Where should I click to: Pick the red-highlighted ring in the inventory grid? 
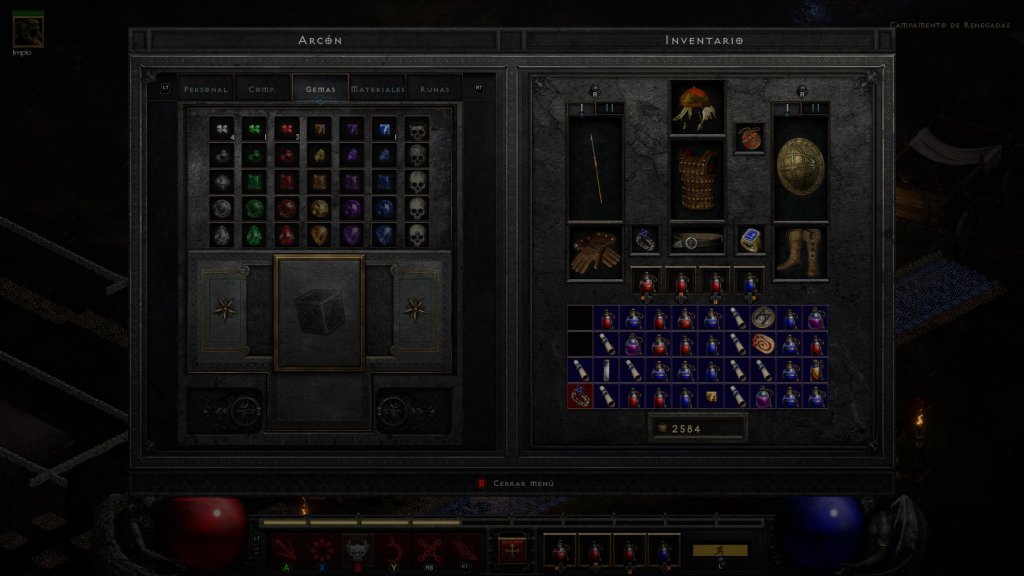(x=580, y=395)
